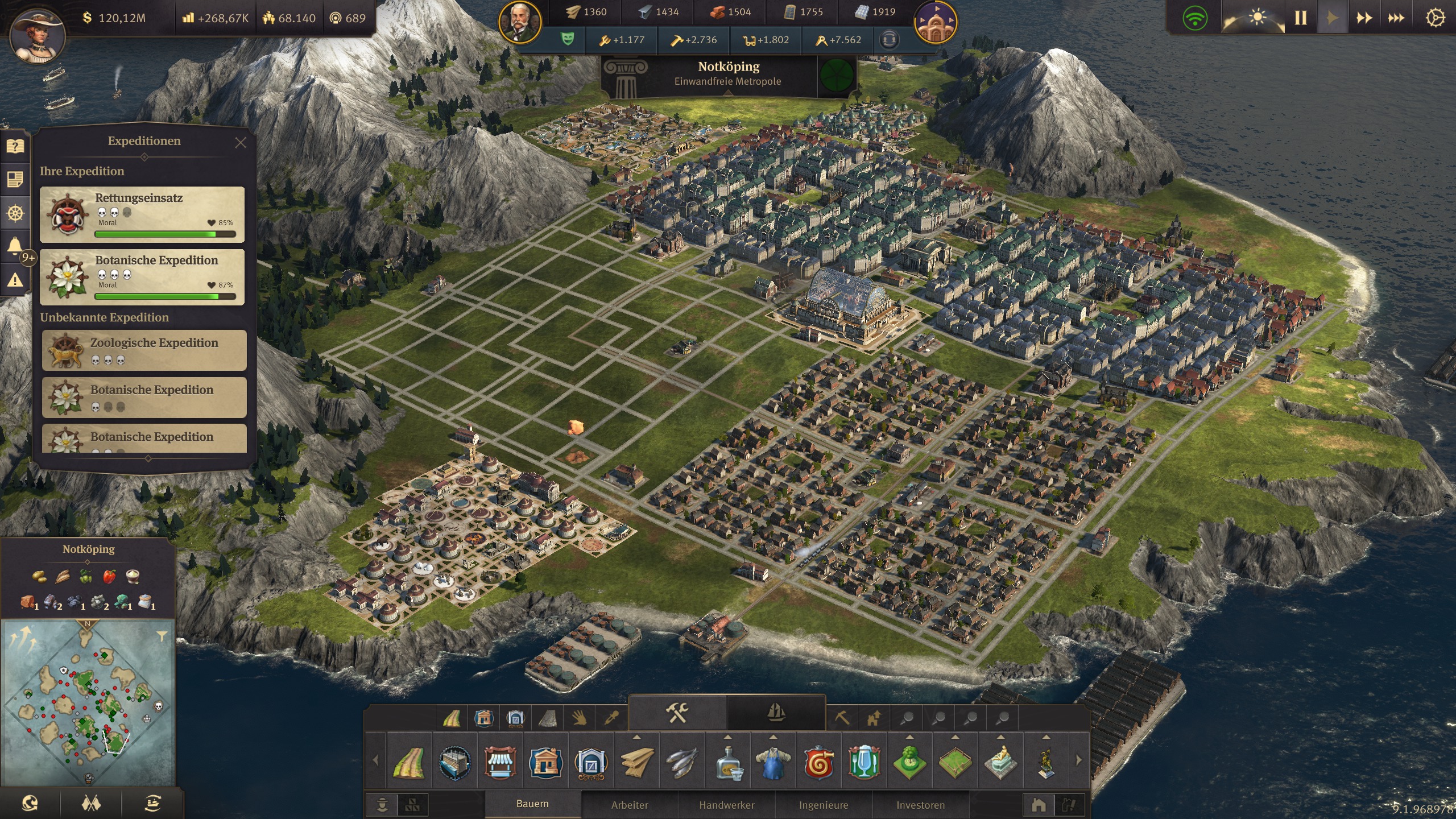Switch to the Handwerker build tab
The image size is (1456, 819).
(x=727, y=805)
